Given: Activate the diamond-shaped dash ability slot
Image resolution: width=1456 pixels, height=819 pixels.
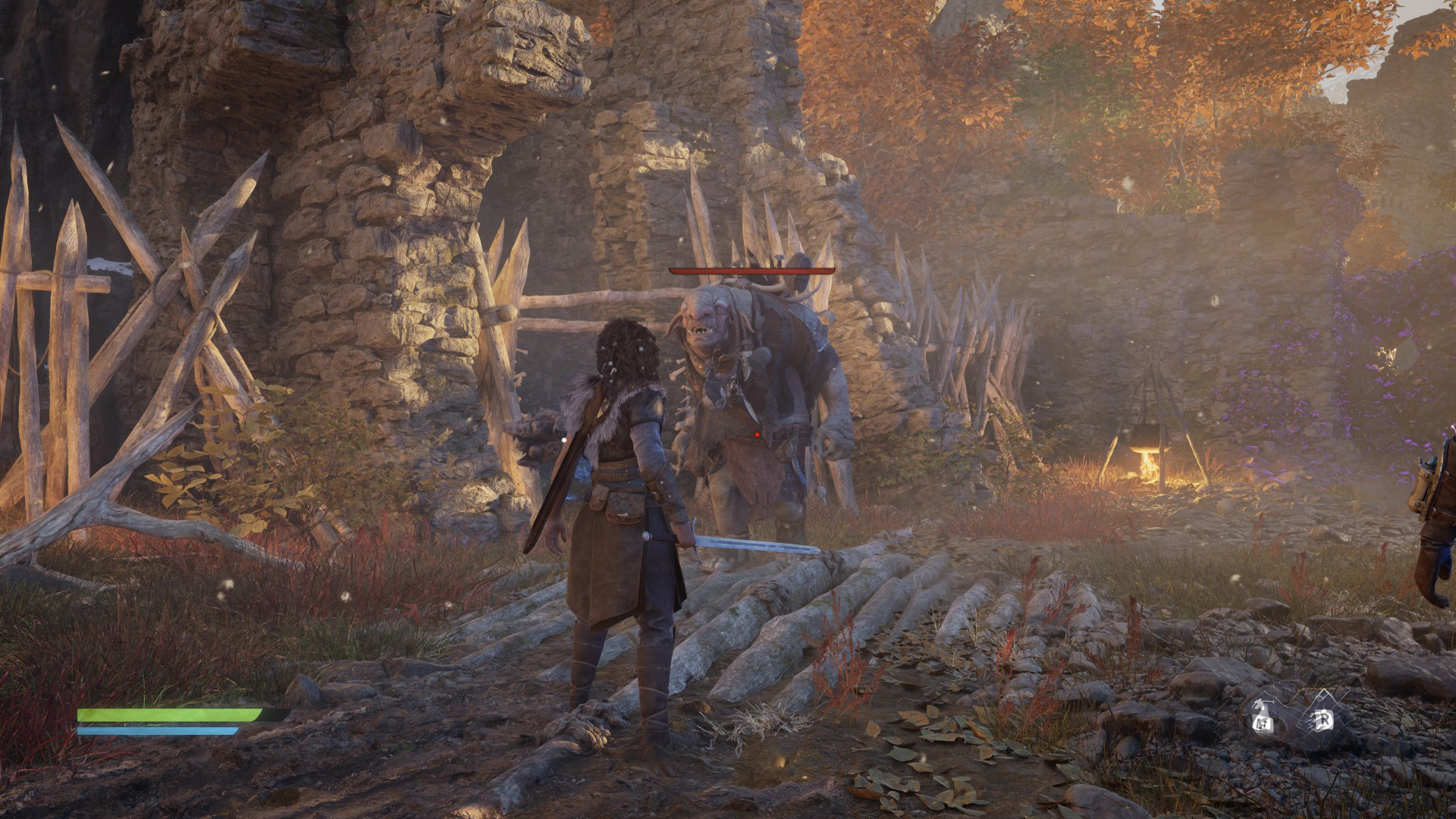Looking at the screenshot, I should (x=1323, y=717).
